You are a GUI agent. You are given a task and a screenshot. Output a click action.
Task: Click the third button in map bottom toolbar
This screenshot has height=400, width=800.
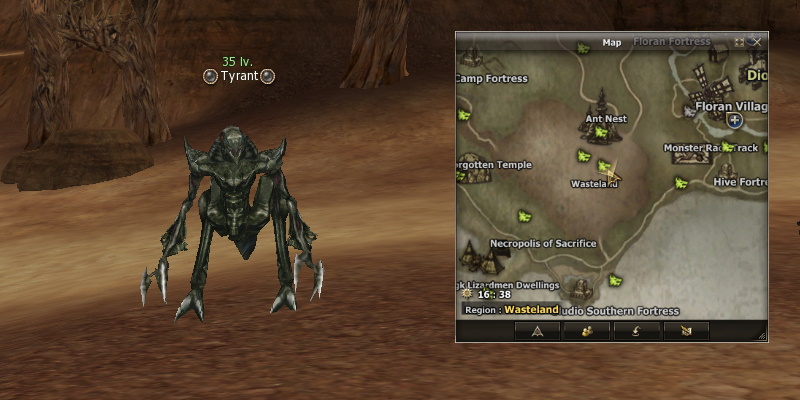tap(636, 331)
